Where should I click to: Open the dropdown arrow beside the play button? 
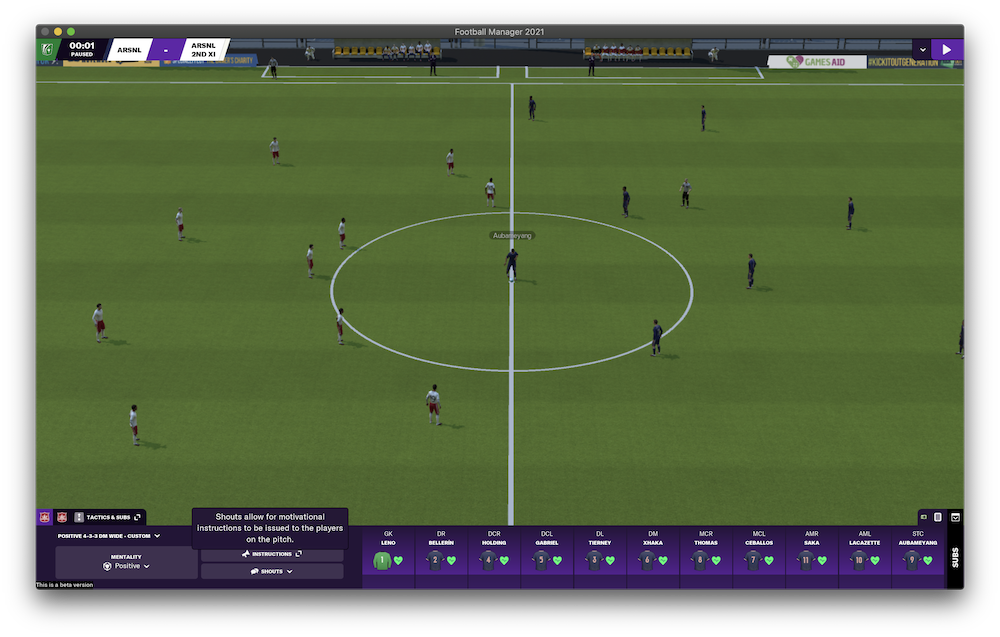coord(922,49)
